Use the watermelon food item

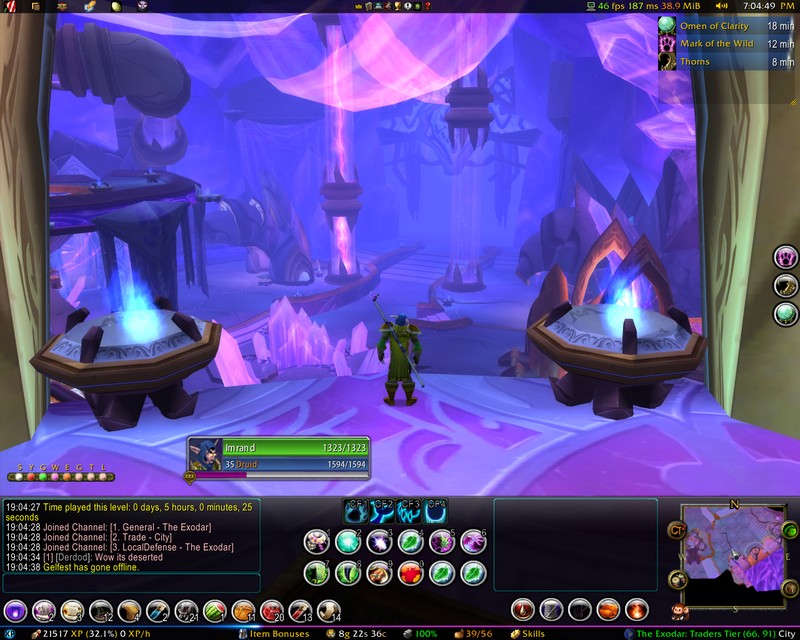tap(215, 609)
